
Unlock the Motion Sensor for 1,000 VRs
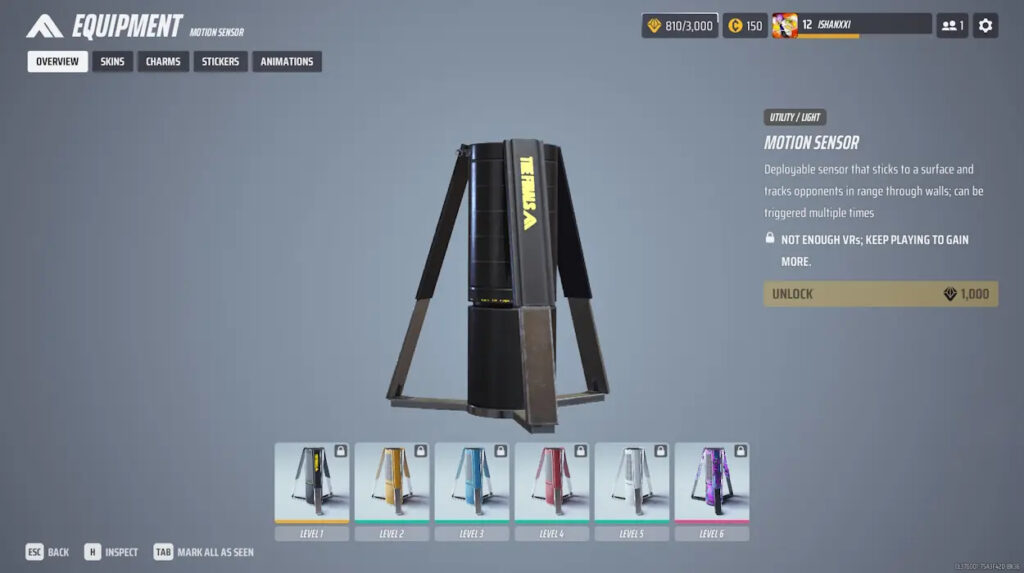(x=880, y=294)
